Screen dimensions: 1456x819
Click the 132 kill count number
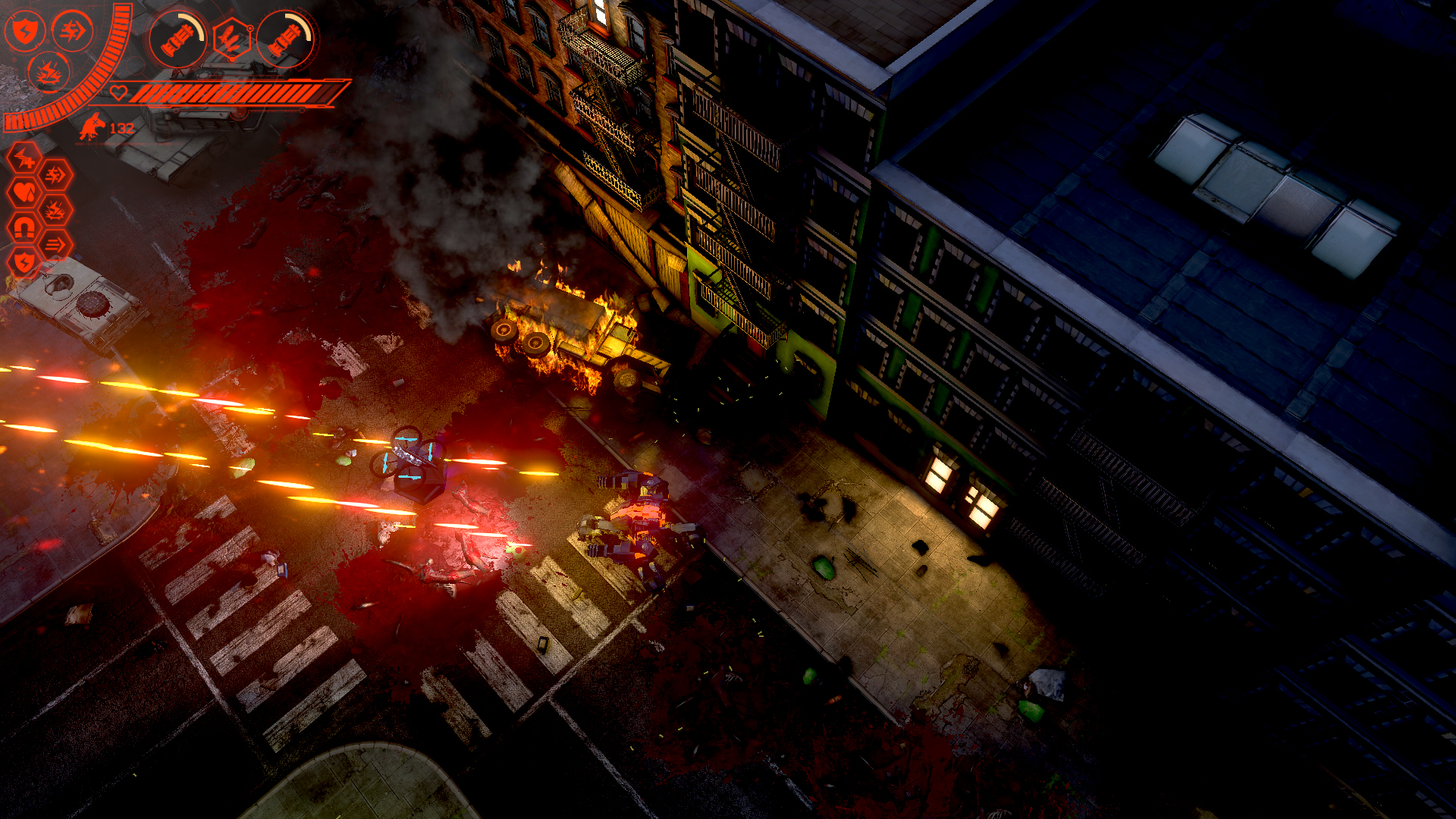click(121, 129)
